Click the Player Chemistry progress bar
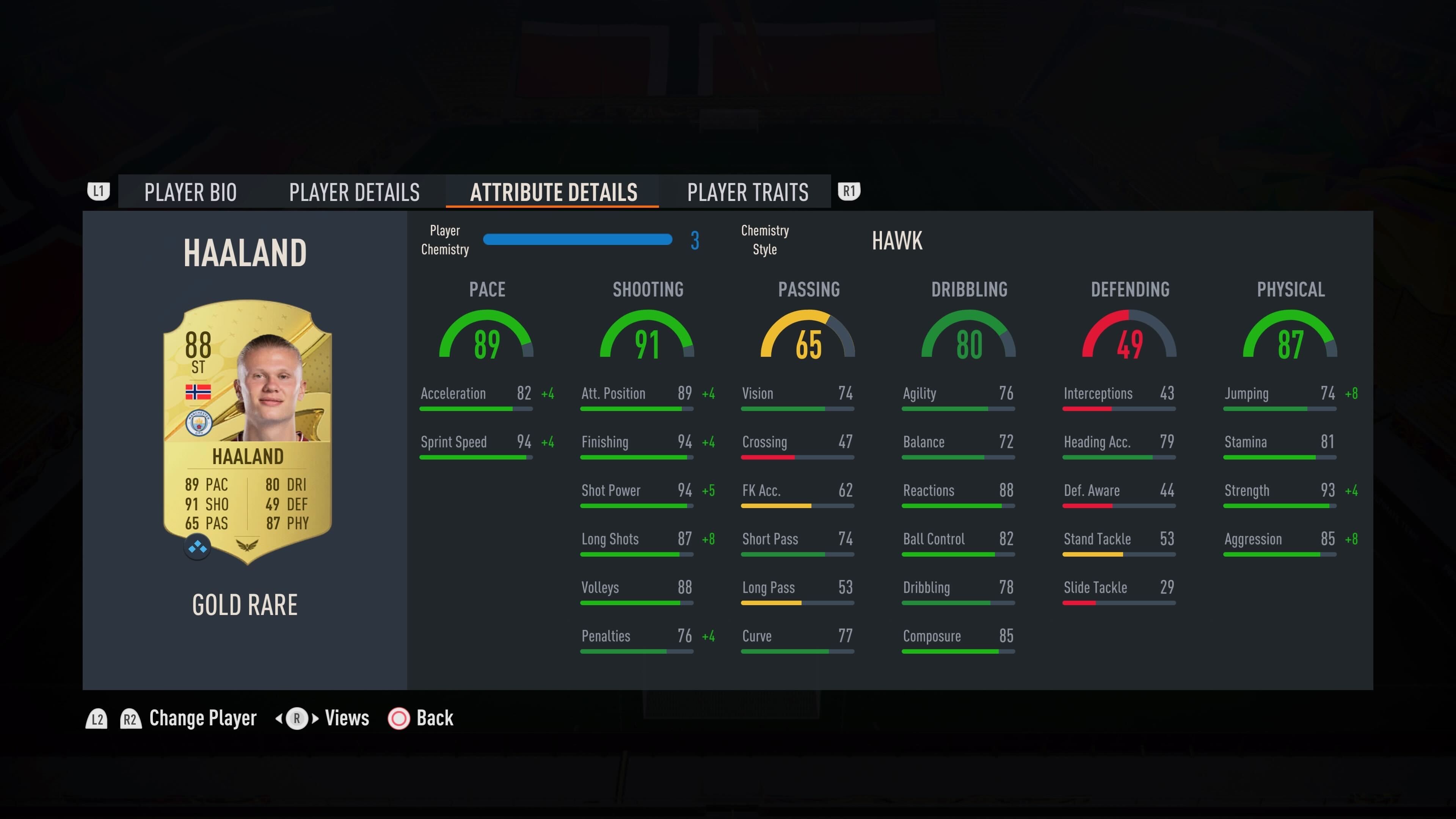Viewport: 1456px width, 819px height. (577, 240)
